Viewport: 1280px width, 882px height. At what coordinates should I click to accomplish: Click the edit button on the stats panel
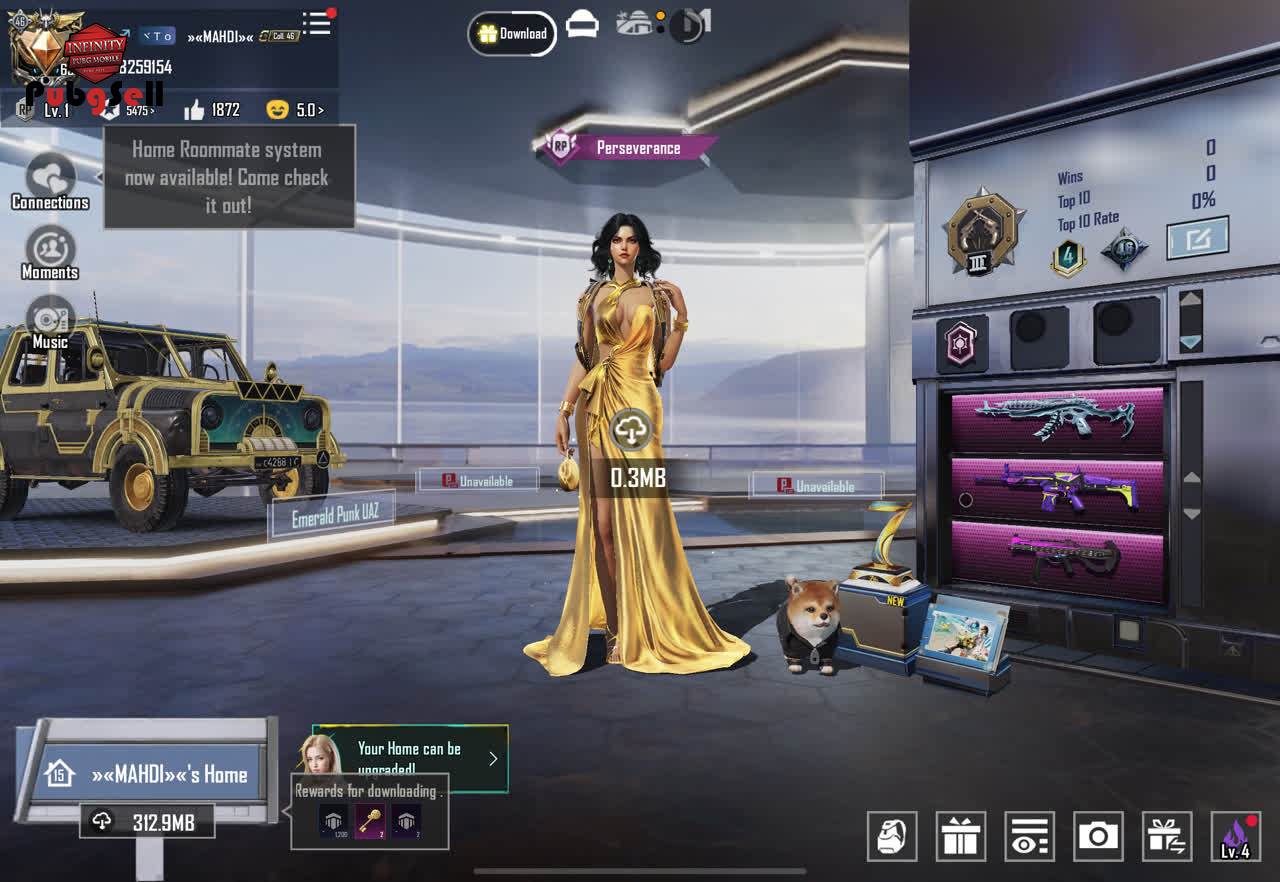pyautogui.click(x=1197, y=238)
